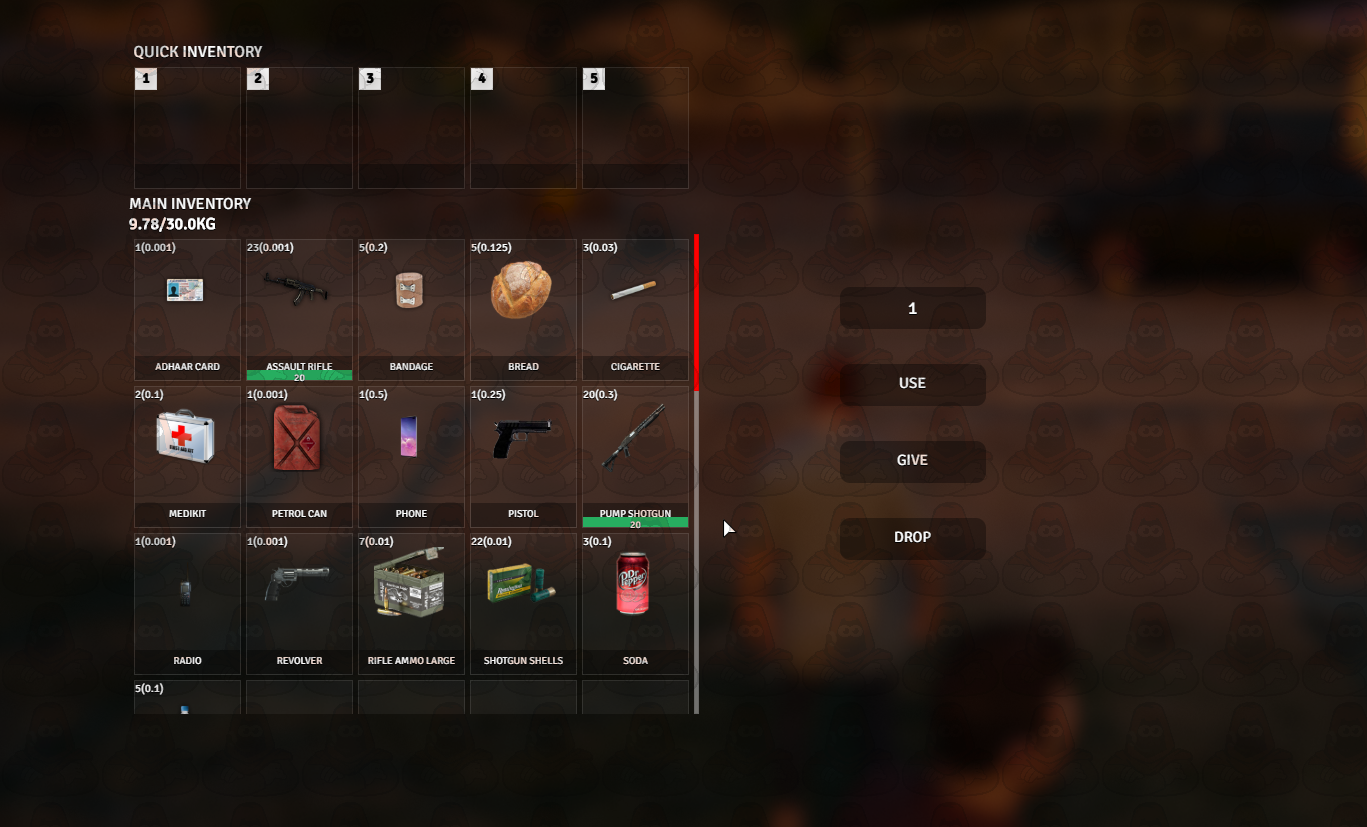Drop the selected item with DROP
The height and width of the screenshot is (827, 1367).
[912, 538]
